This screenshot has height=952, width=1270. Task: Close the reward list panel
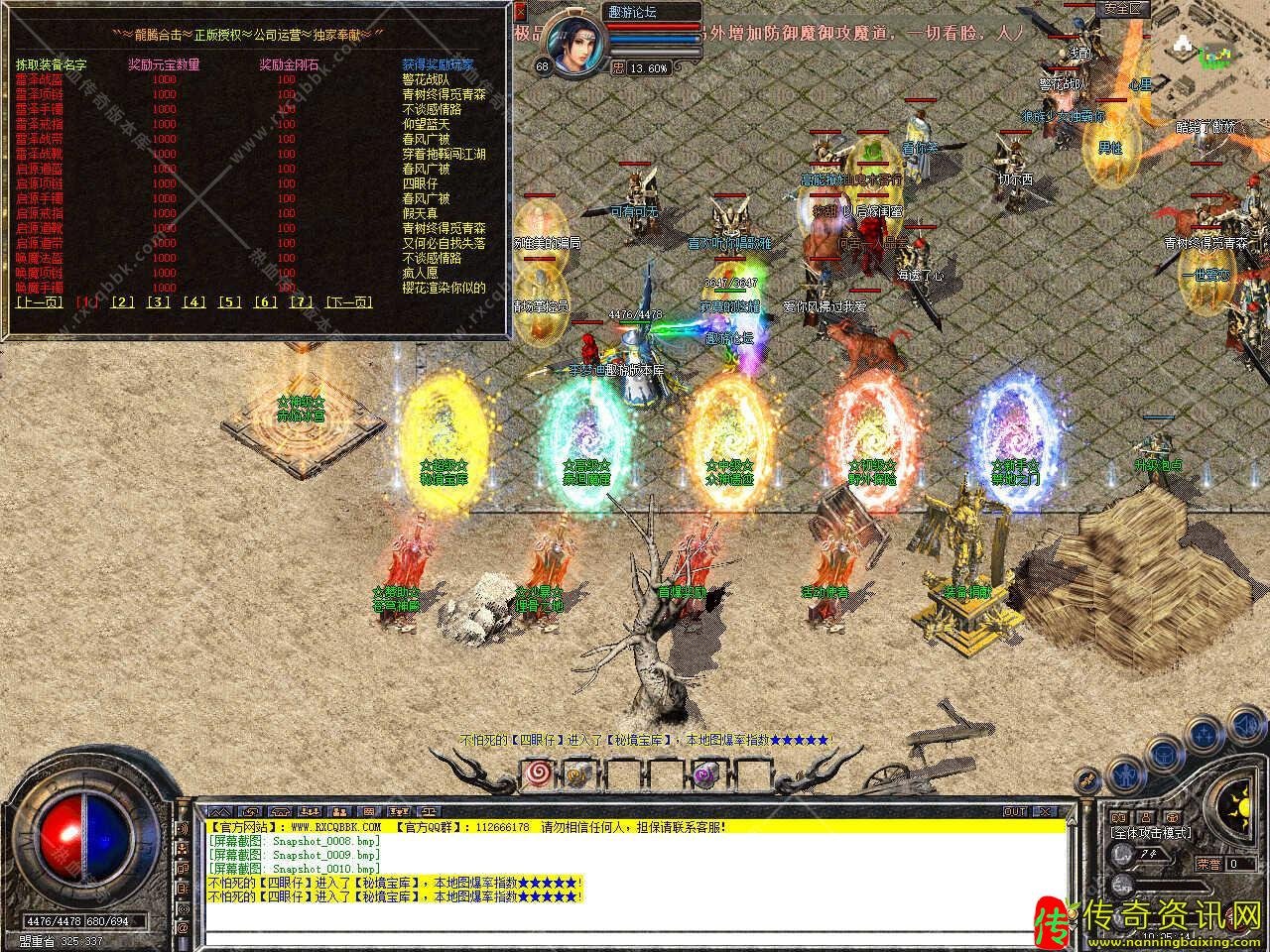(x=522, y=12)
